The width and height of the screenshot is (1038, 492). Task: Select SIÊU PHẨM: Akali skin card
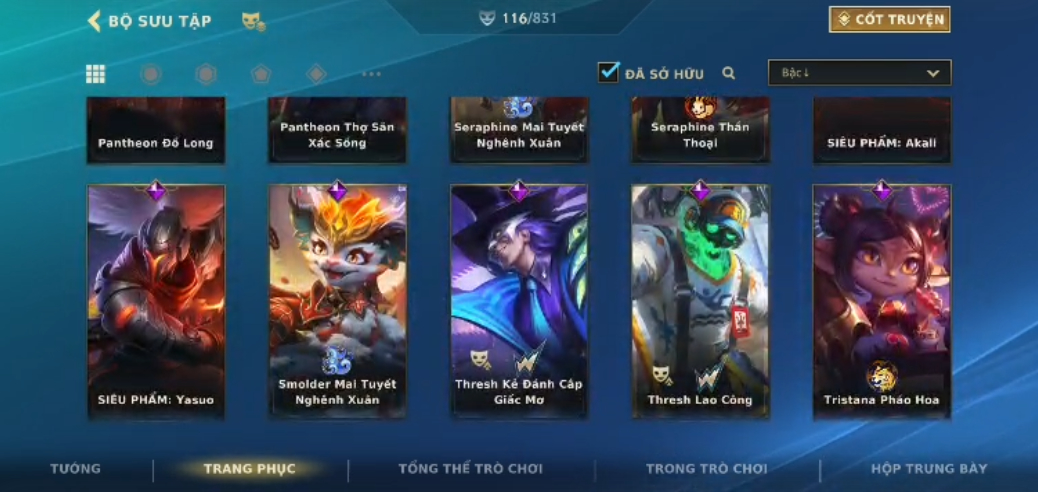881,130
